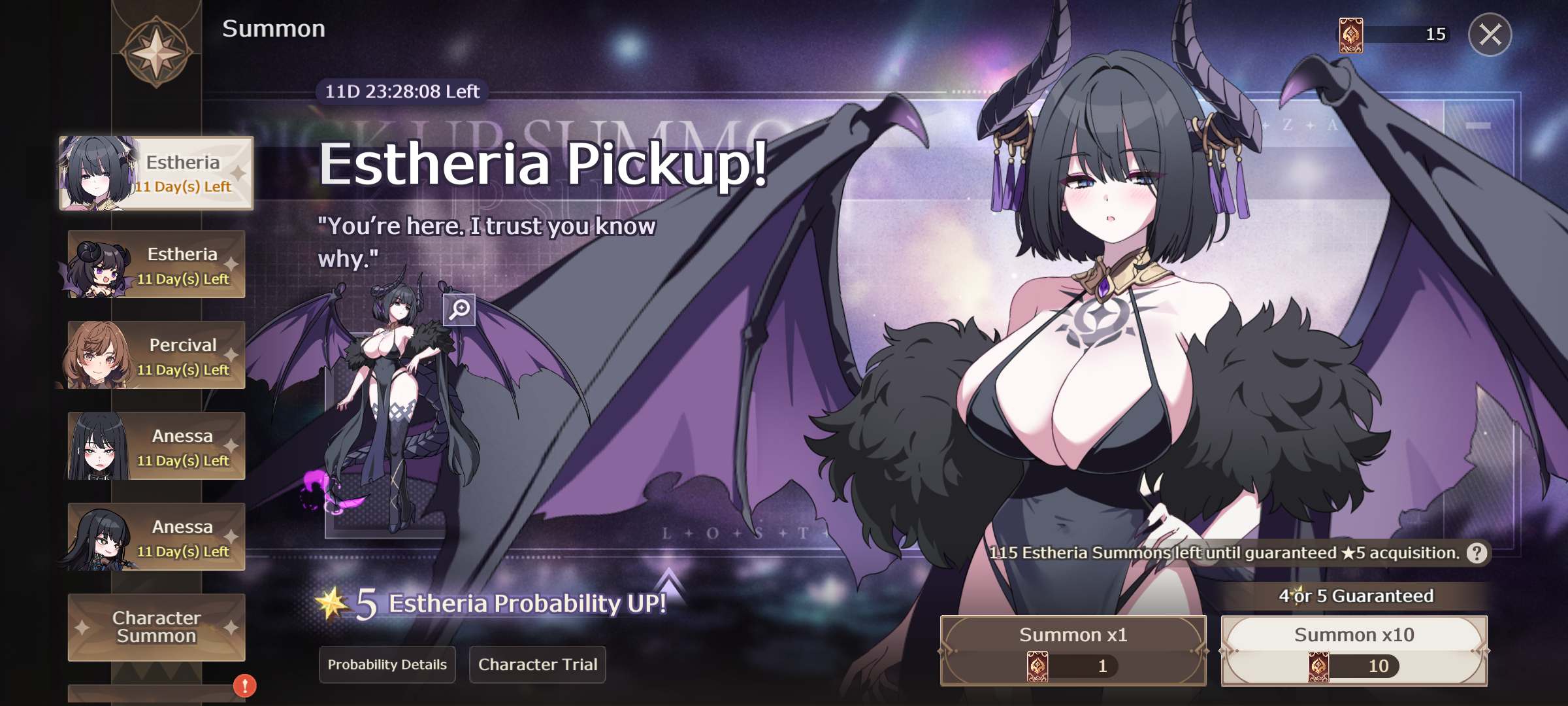
Task: Open Probability Details
Action: 387,664
